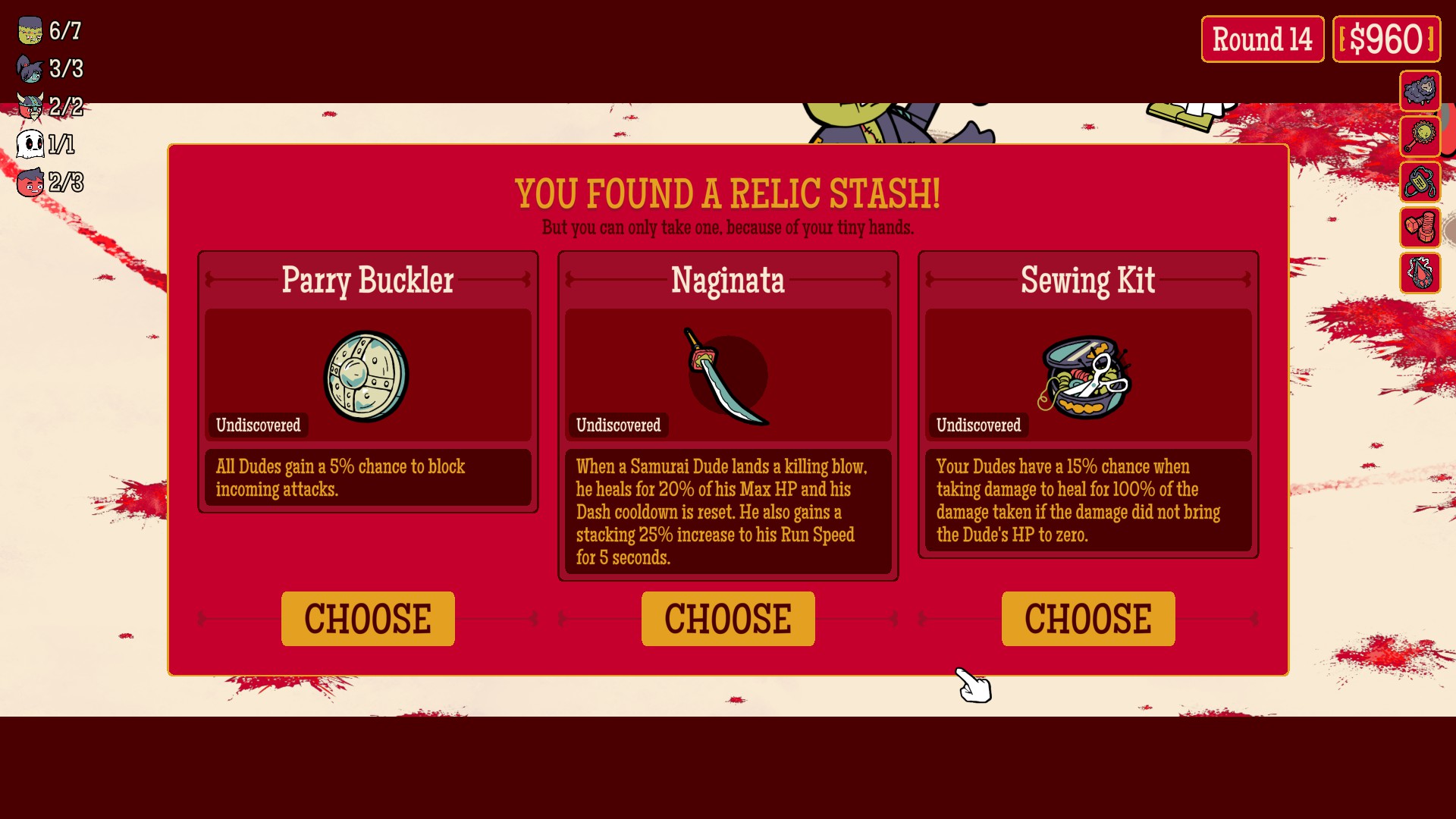Image resolution: width=1456 pixels, height=819 pixels.
Task: Click the Round 14 indicator
Action: pyautogui.click(x=1262, y=39)
